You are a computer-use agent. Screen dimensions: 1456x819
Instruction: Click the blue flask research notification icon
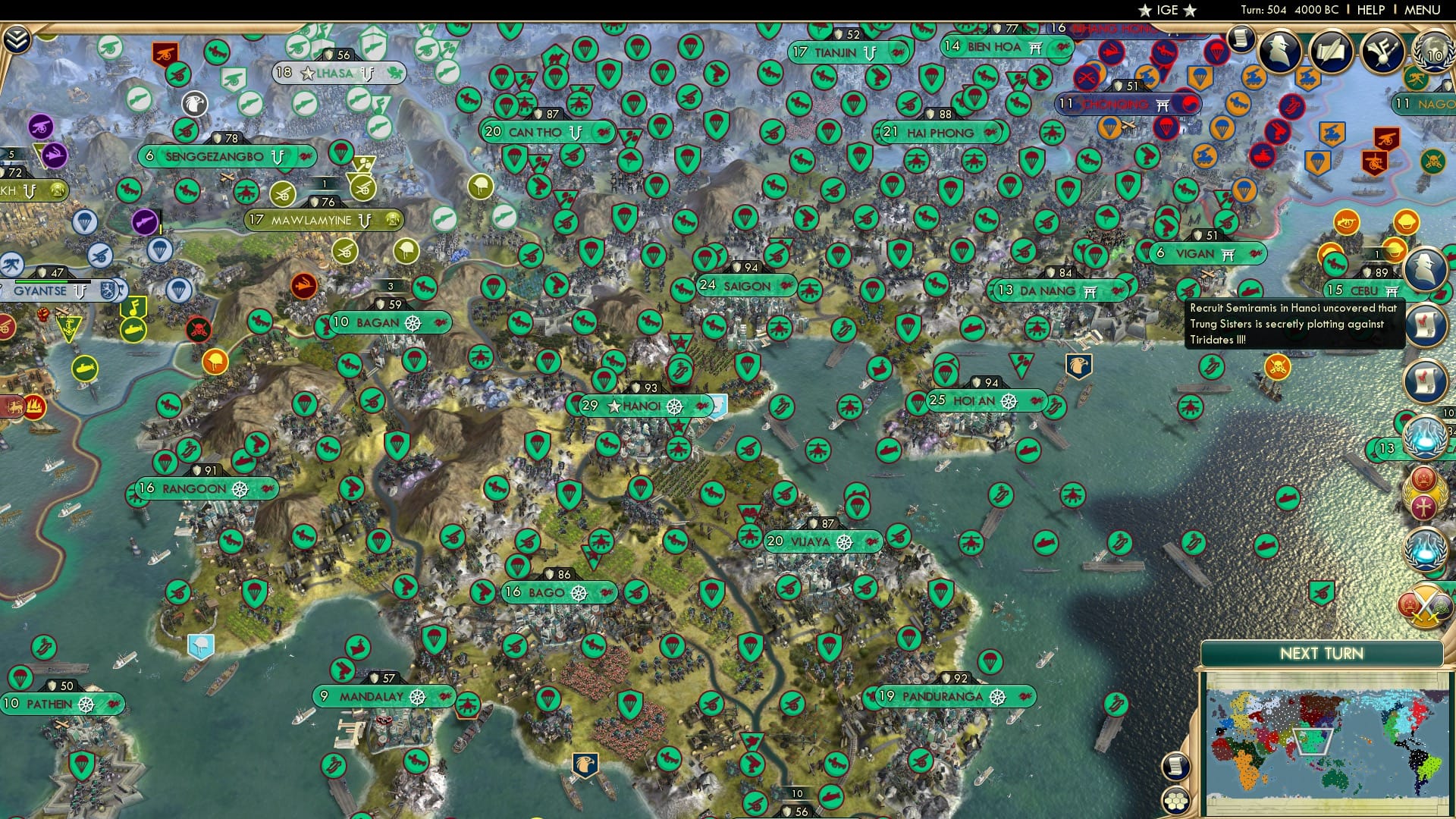[x=1424, y=437]
